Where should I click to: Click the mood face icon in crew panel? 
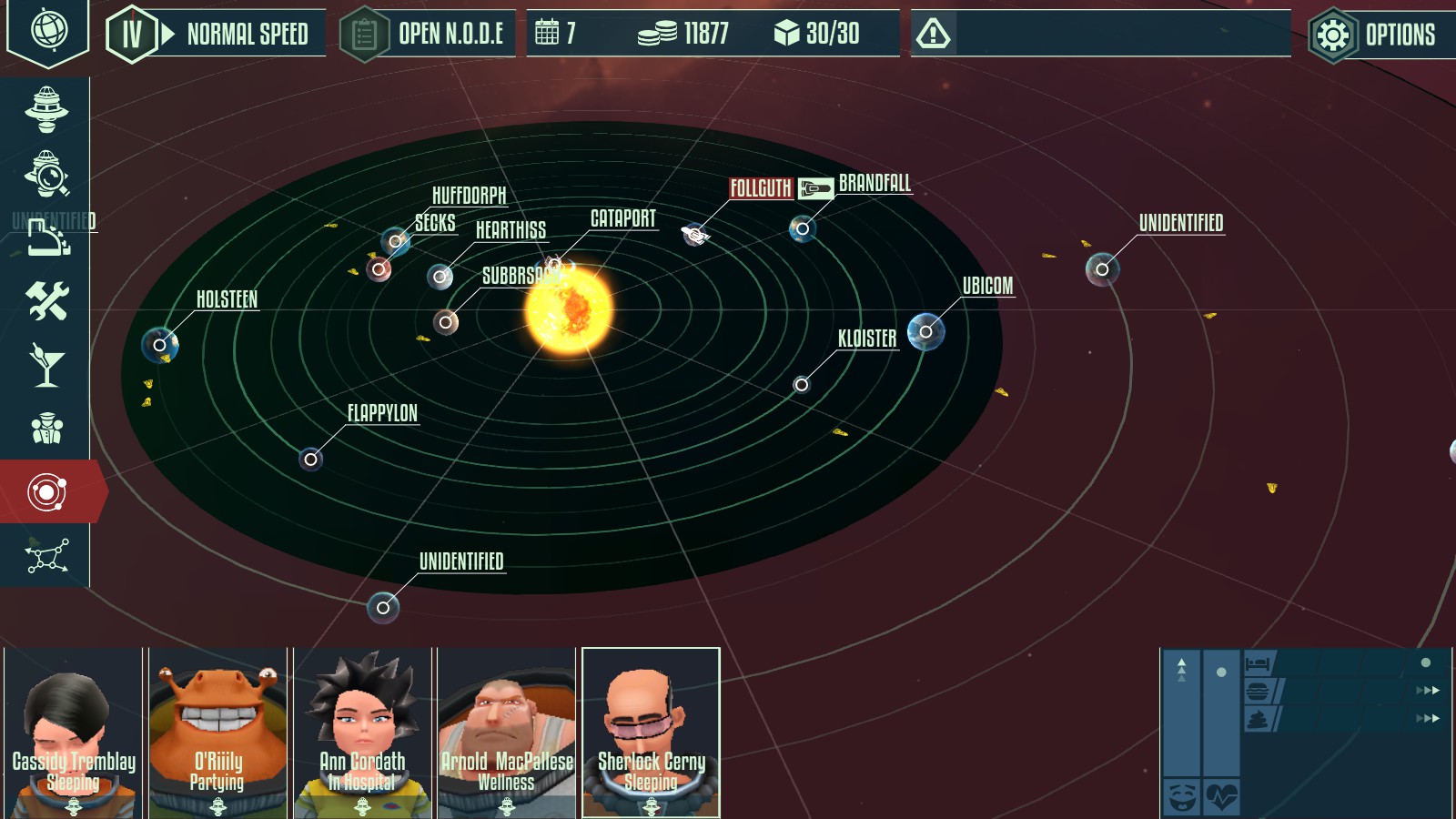pos(1182,795)
